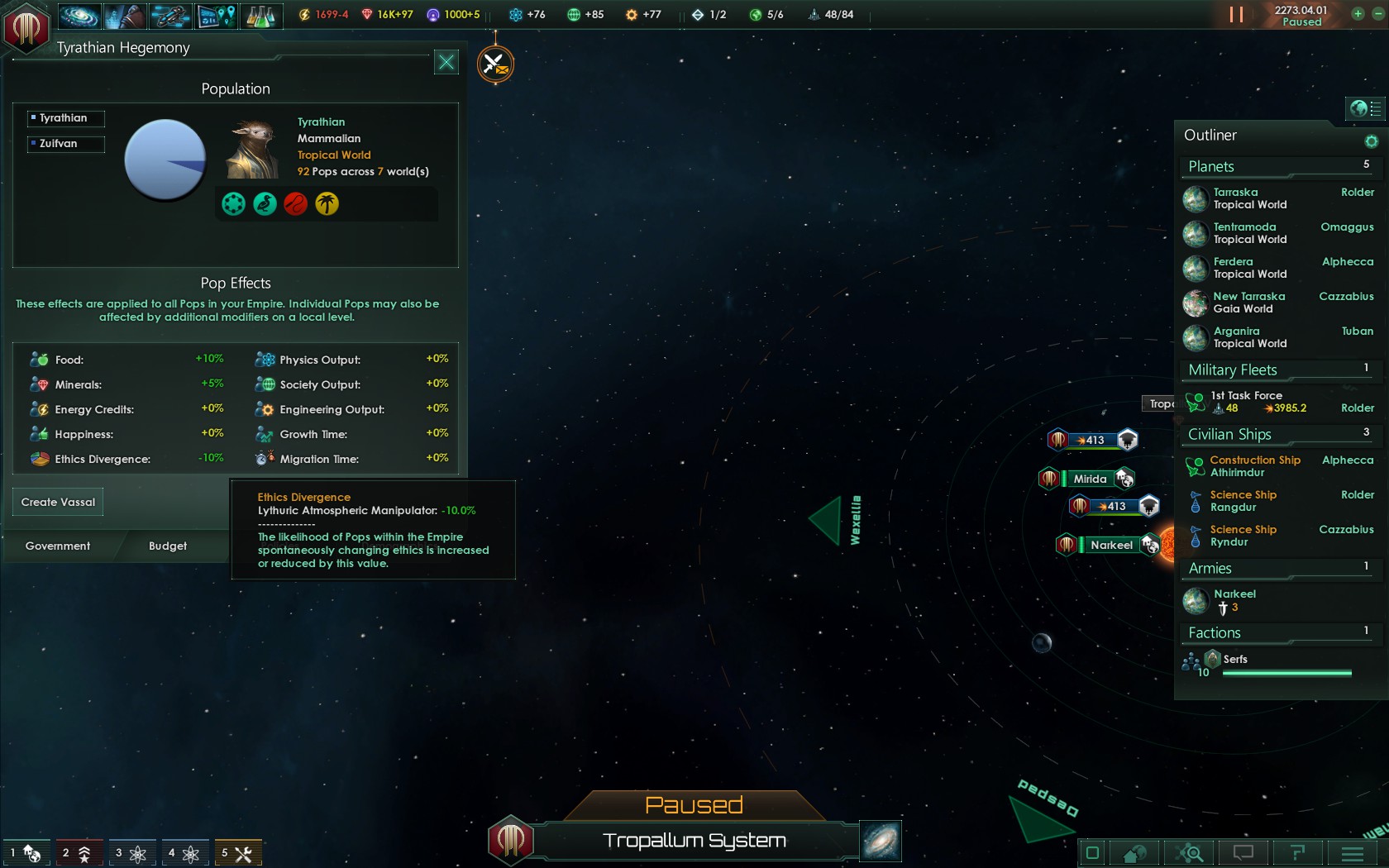
Task: Click the crossed swords notification icon
Action: click(495, 64)
